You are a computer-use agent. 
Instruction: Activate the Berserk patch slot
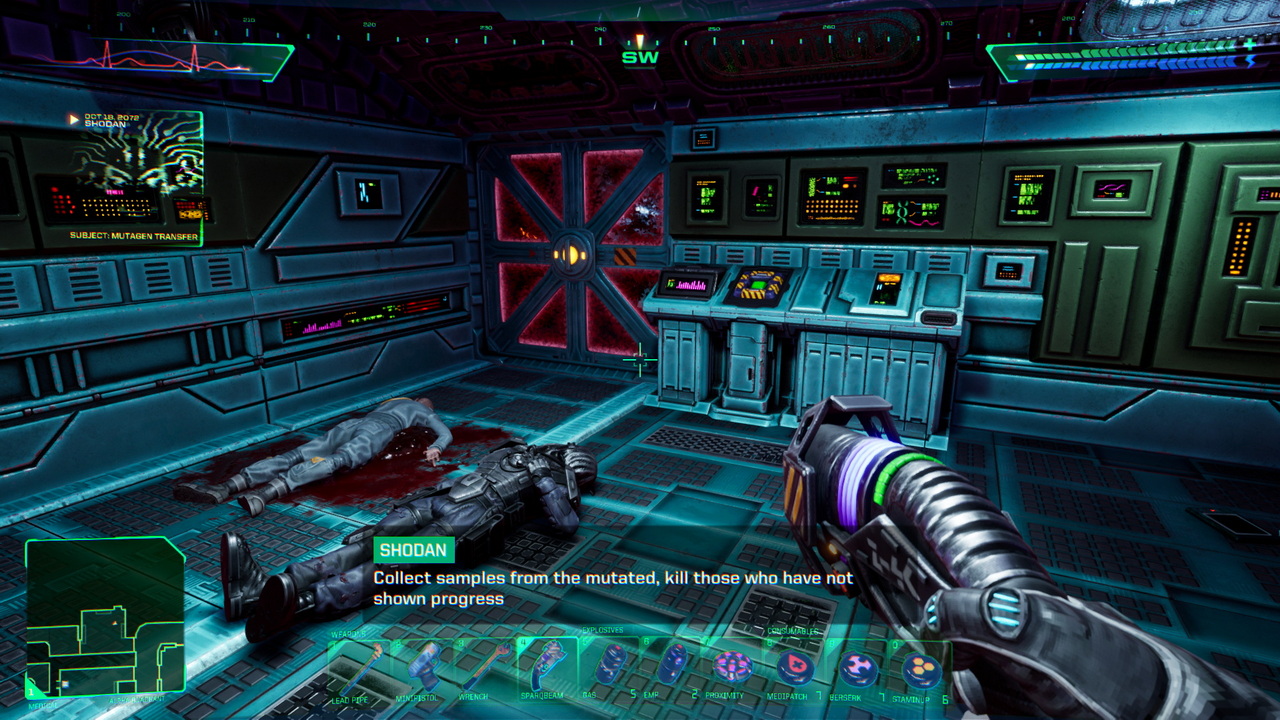click(857, 667)
